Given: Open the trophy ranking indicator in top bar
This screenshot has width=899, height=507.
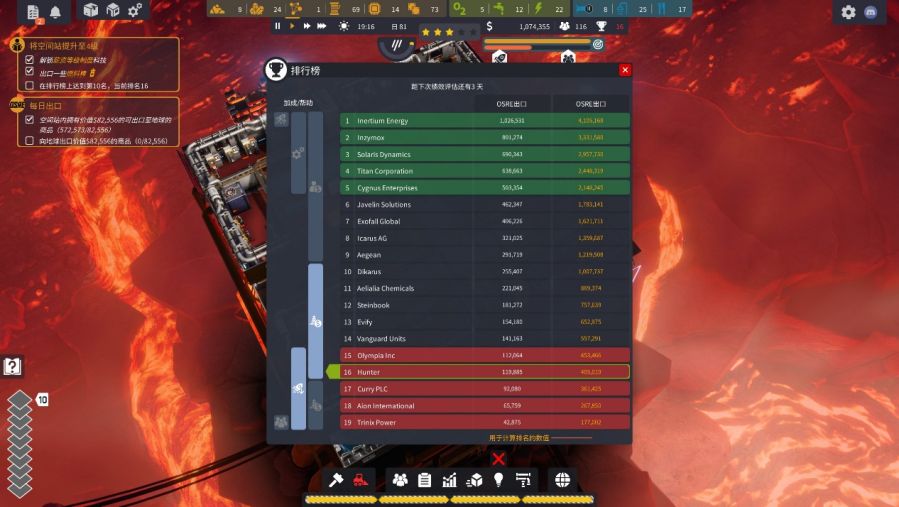Looking at the screenshot, I should coord(602,26).
